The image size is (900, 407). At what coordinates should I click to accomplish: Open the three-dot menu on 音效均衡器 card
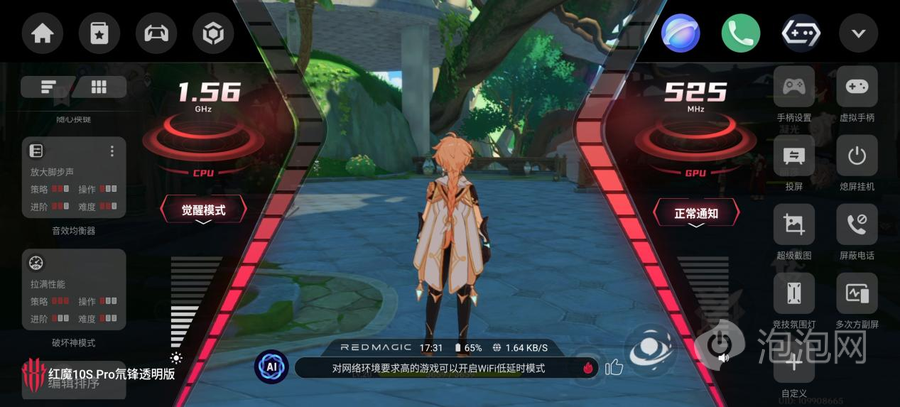pyautogui.click(x=112, y=151)
